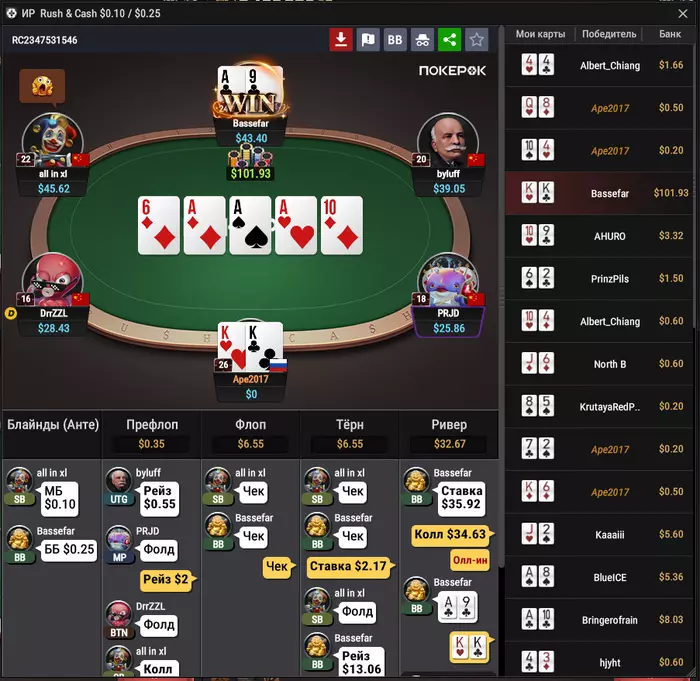Select the KrutayaRedP hand row
Viewport: 700px width, 681px height.
click(x=602, y=407)
